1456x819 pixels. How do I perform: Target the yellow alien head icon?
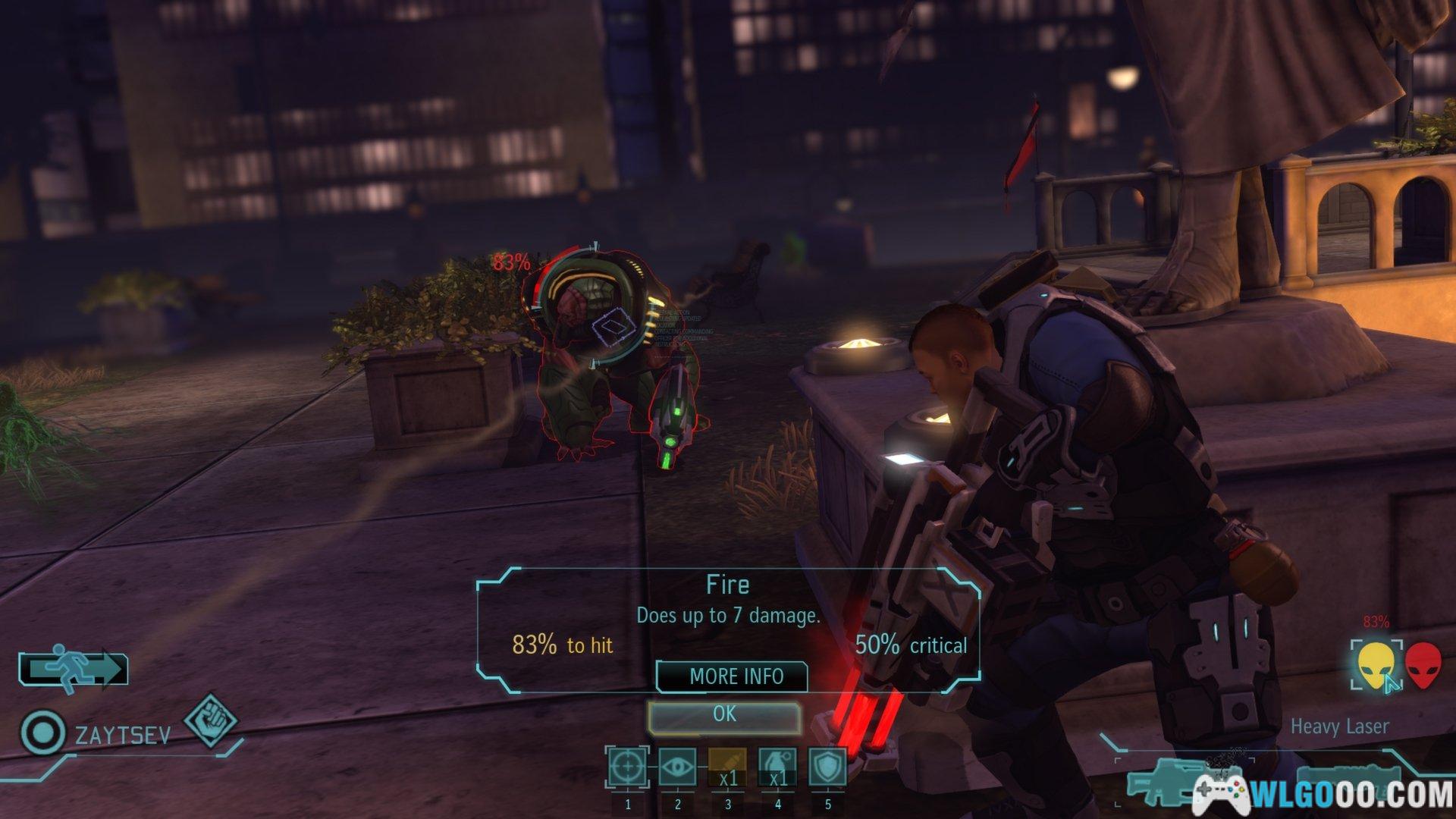point(1375,665)
